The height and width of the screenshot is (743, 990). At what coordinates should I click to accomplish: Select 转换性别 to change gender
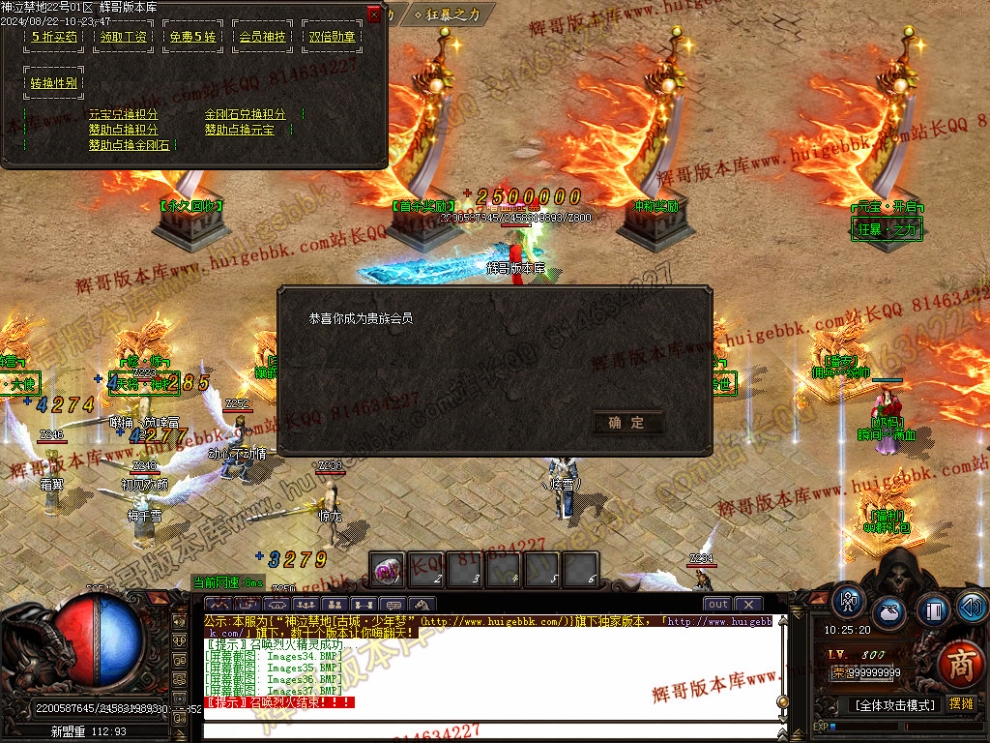click(x=54, y=83)
